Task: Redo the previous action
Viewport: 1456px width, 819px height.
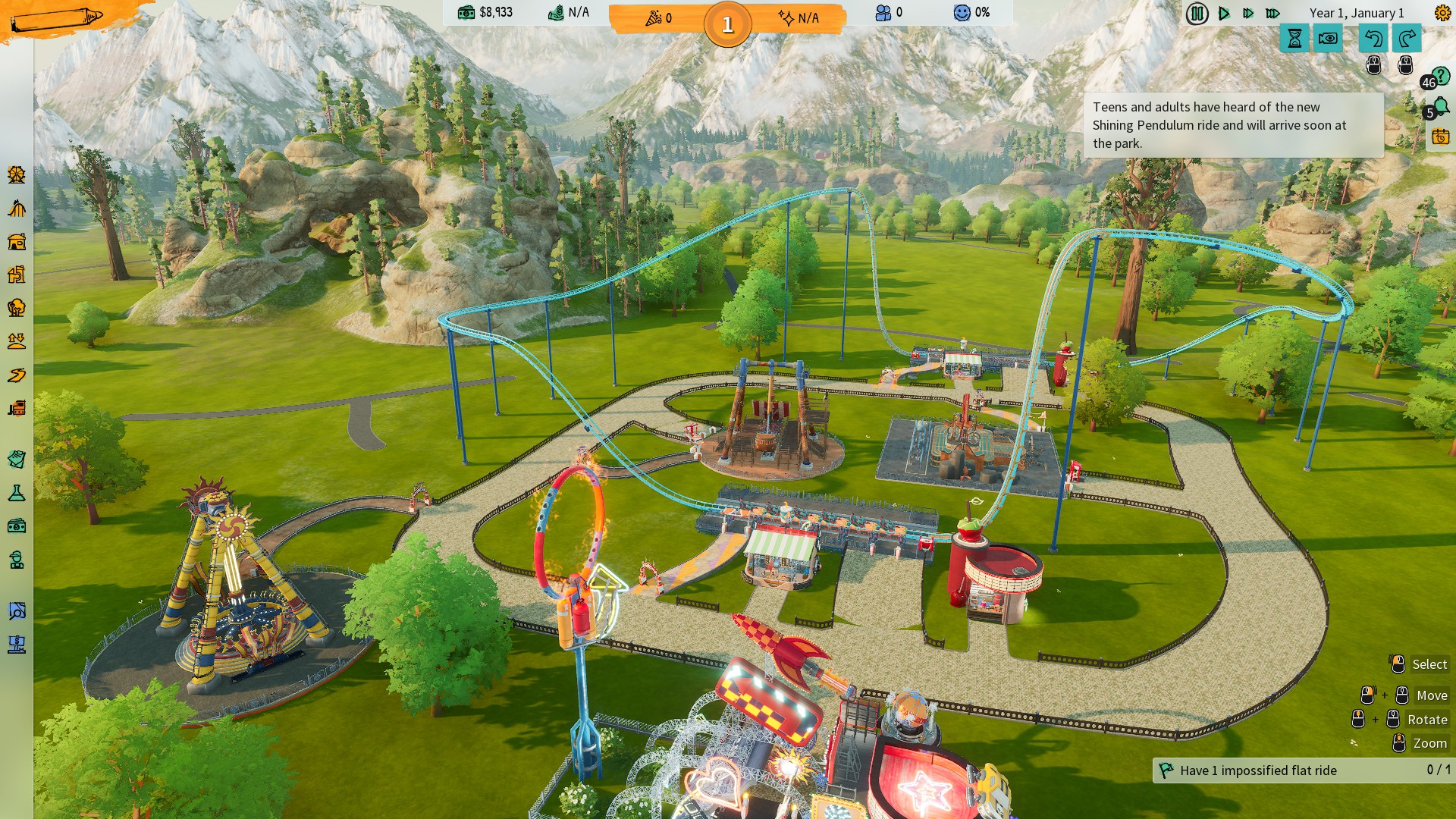Action: coord(1407,38)
